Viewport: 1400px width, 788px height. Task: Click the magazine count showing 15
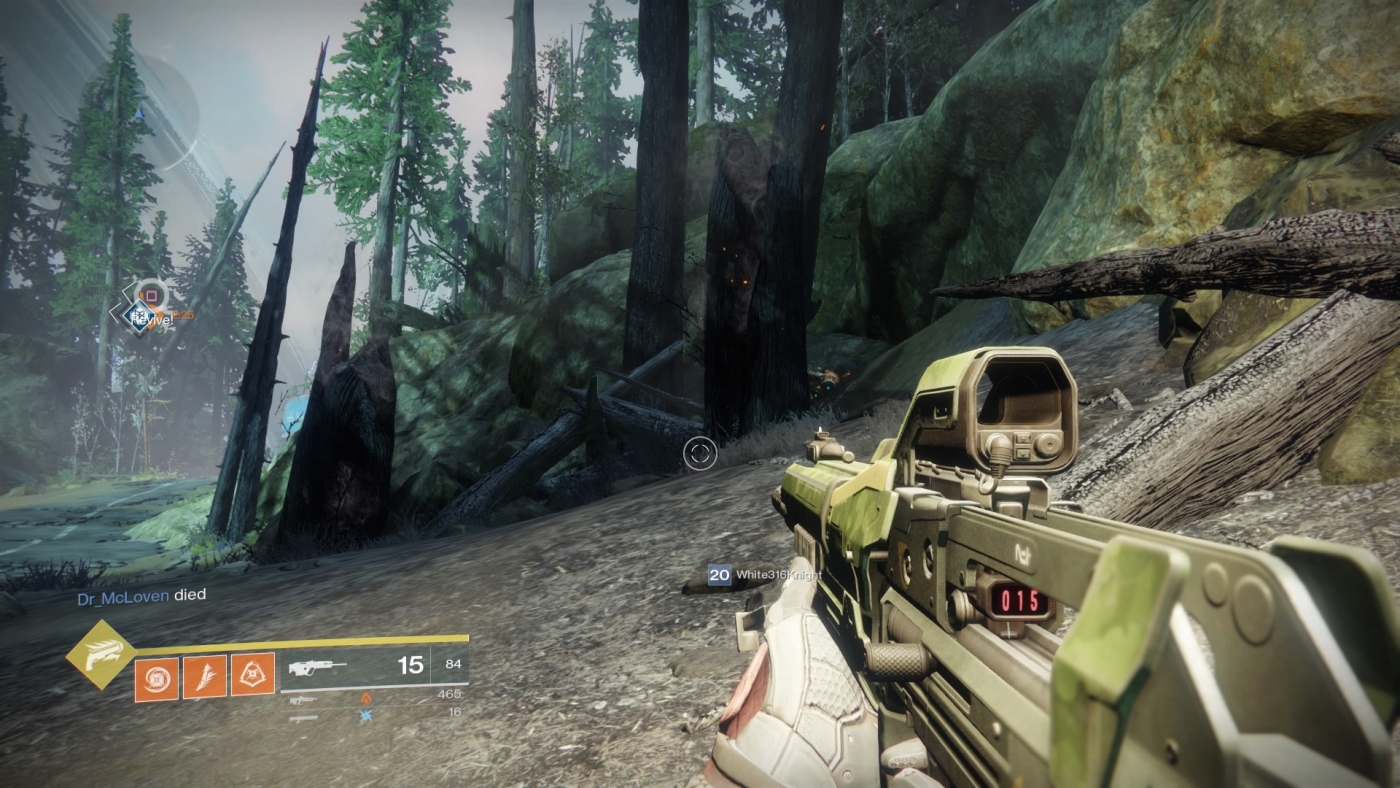coord(410,666)
